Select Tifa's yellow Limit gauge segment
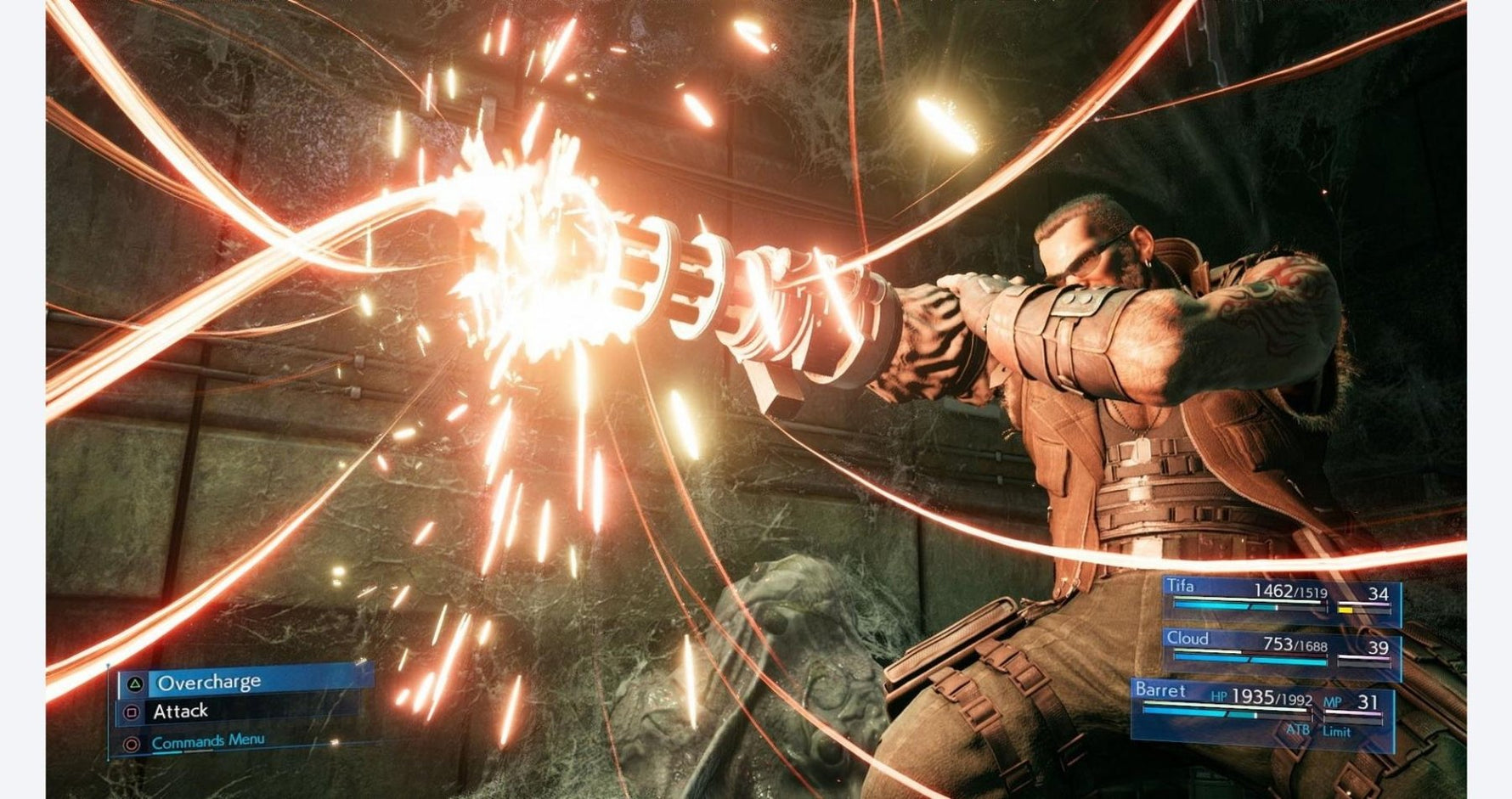Viewport: 1512px width, 799px height. pos(1346,609)
